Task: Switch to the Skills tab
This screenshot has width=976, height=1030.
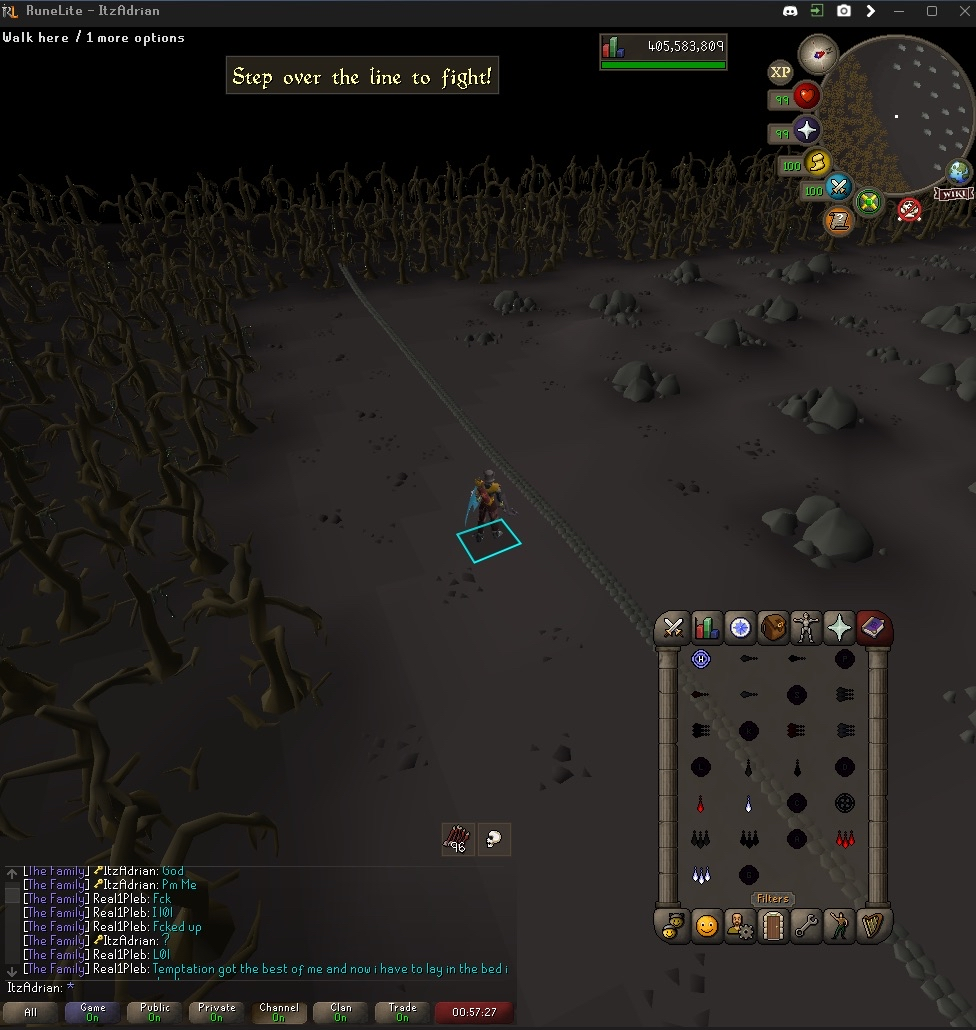Action: coord(707,628)
